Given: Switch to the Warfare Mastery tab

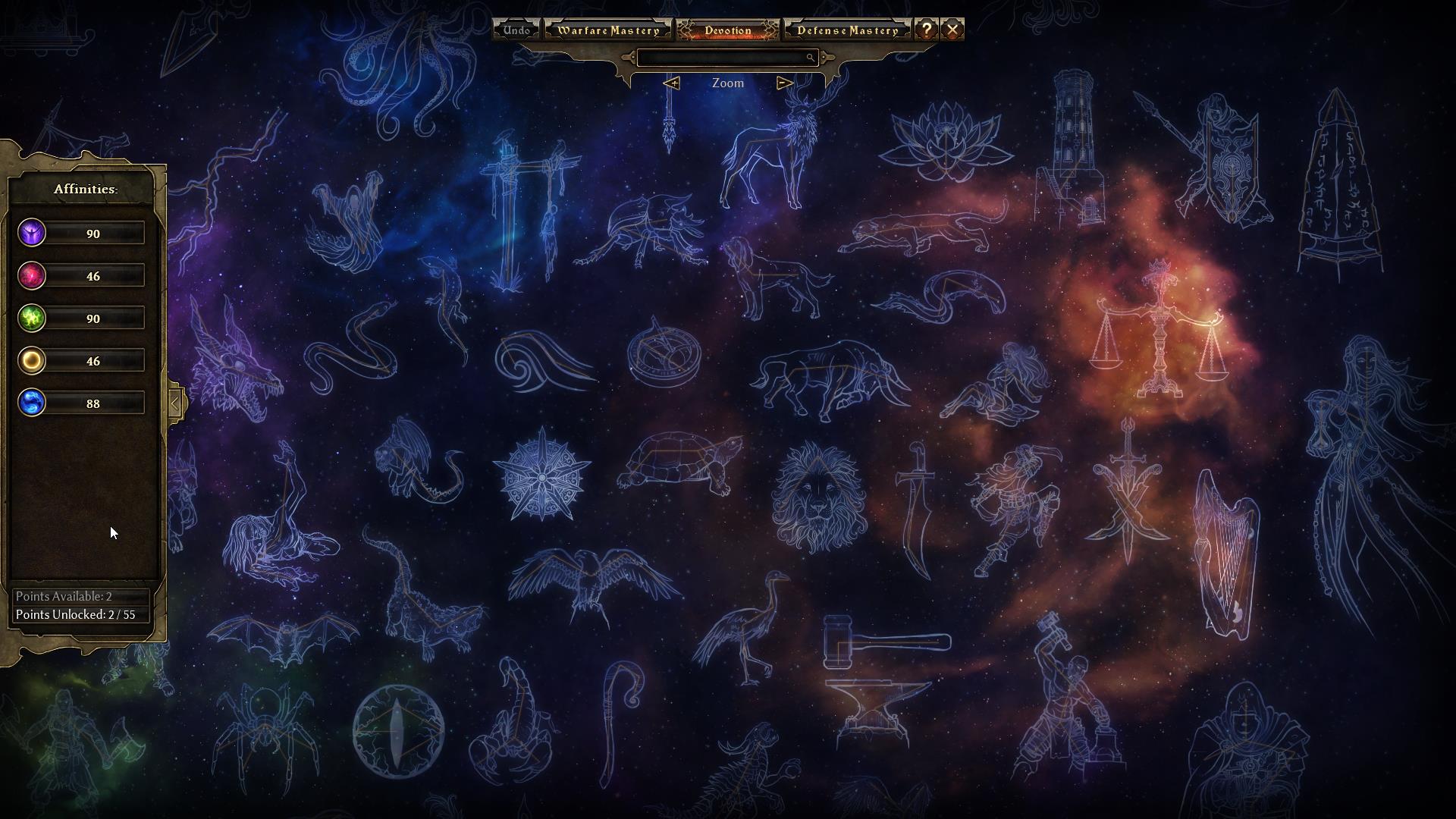Looking at the screenshot, I should (608, 30).
